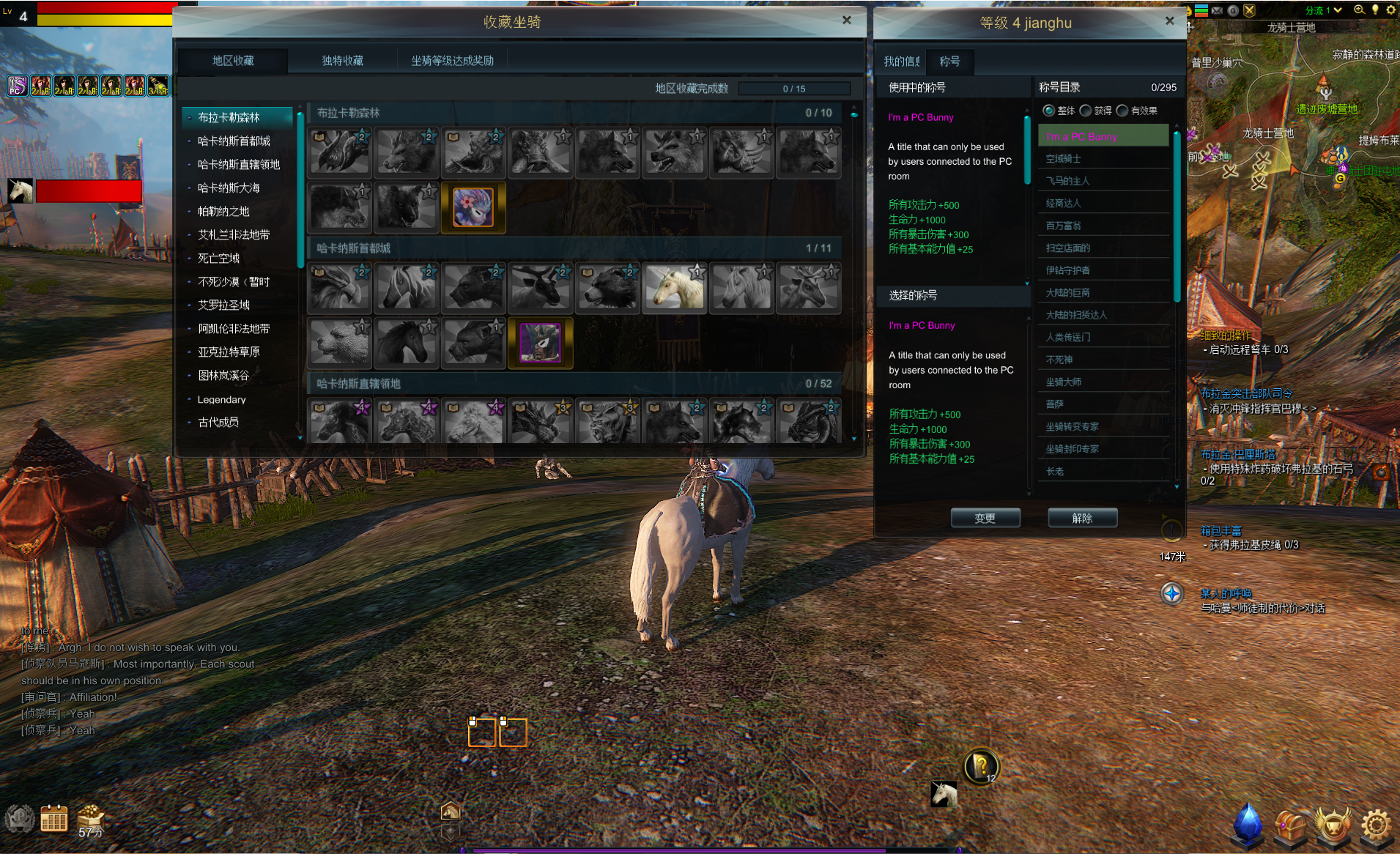Switch to the 独特收藏 tab
This screenshot has width=1400, height=854.
[x=342, y=61]
